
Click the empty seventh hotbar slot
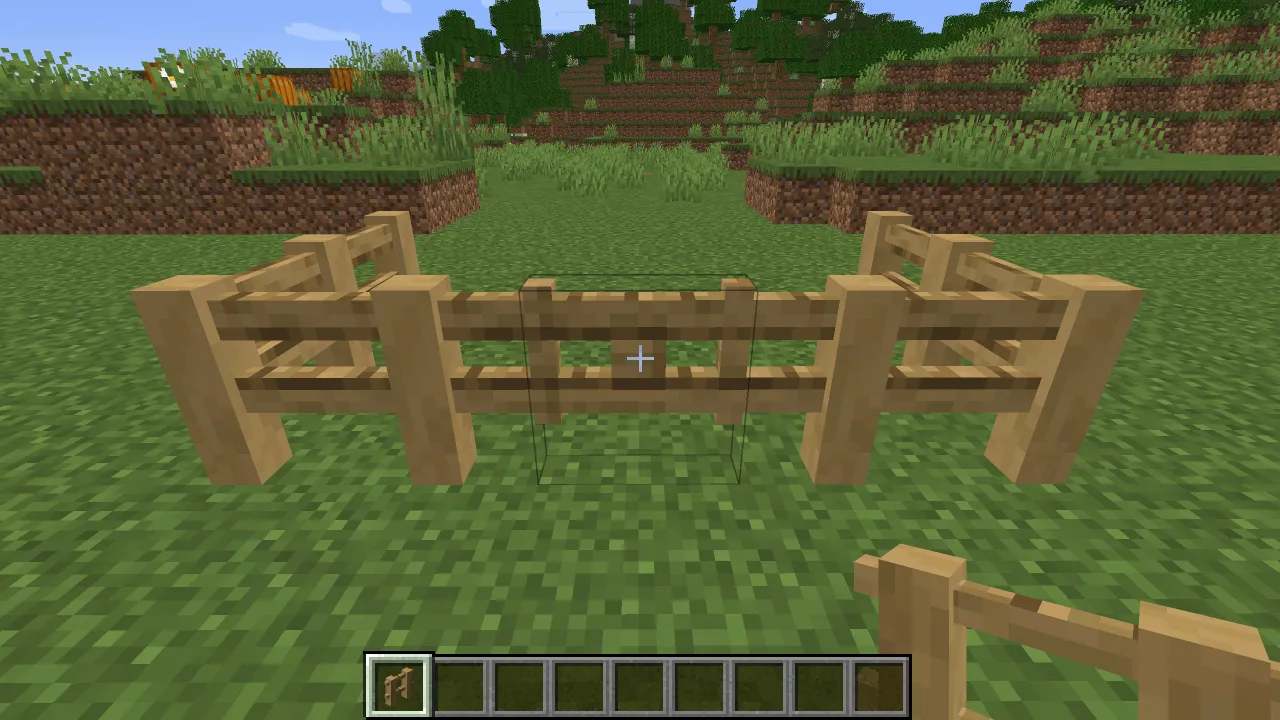point(758,684)
